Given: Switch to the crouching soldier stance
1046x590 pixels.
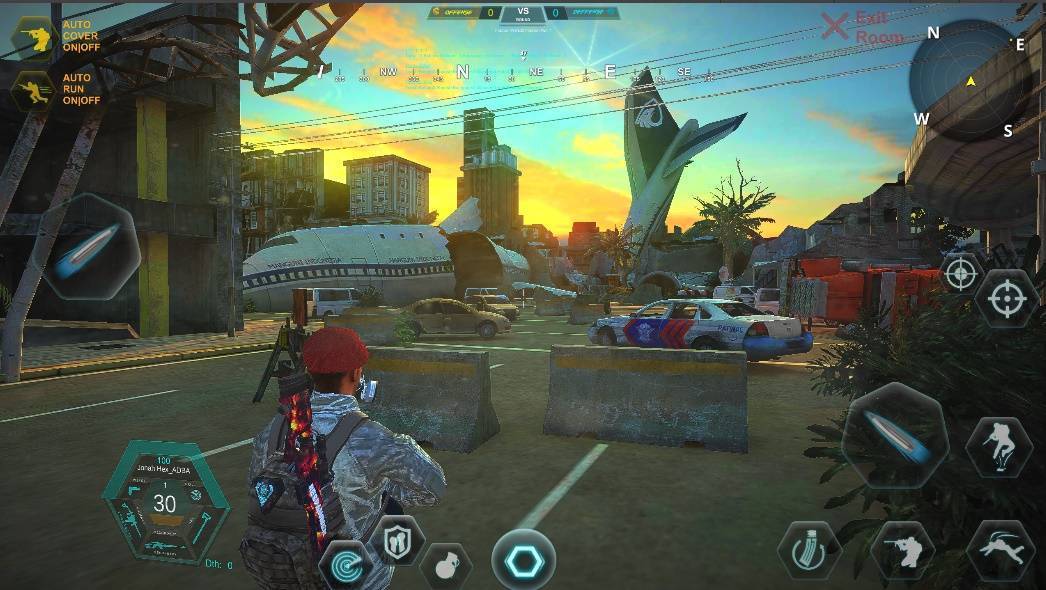Looking at the screenshot, I should [902, 551].
